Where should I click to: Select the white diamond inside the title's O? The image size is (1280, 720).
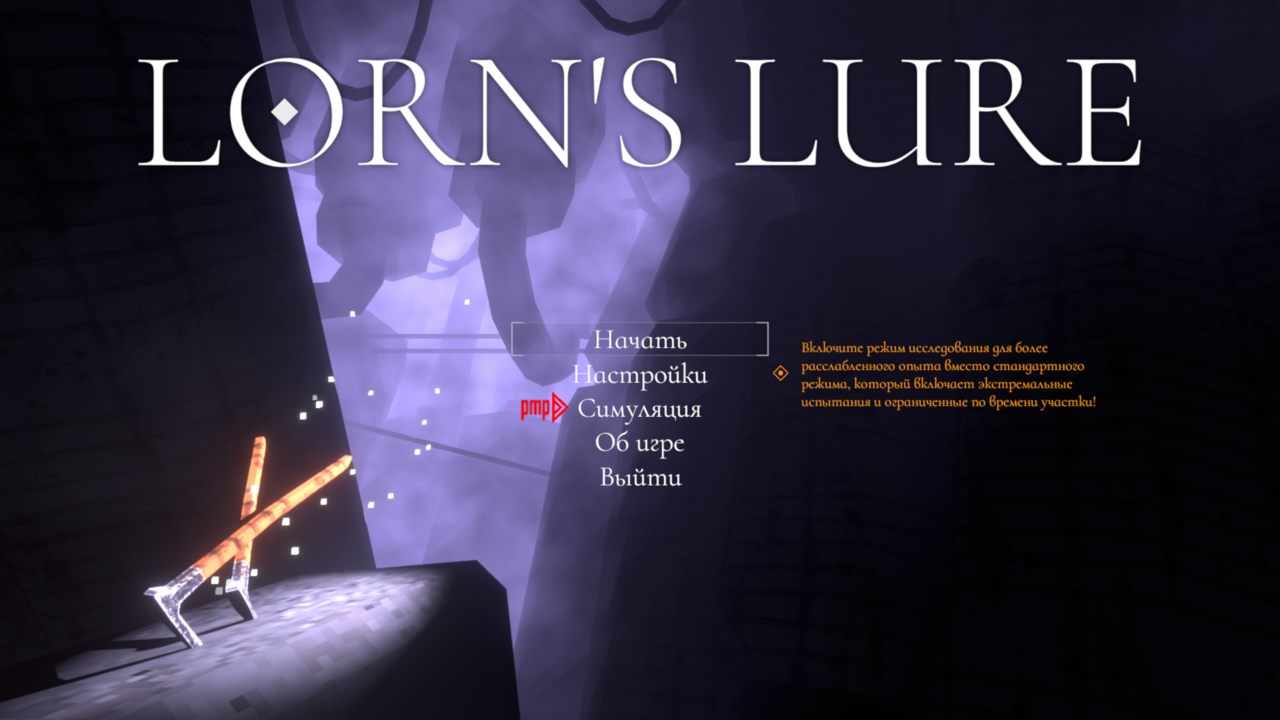click(286, 114)
